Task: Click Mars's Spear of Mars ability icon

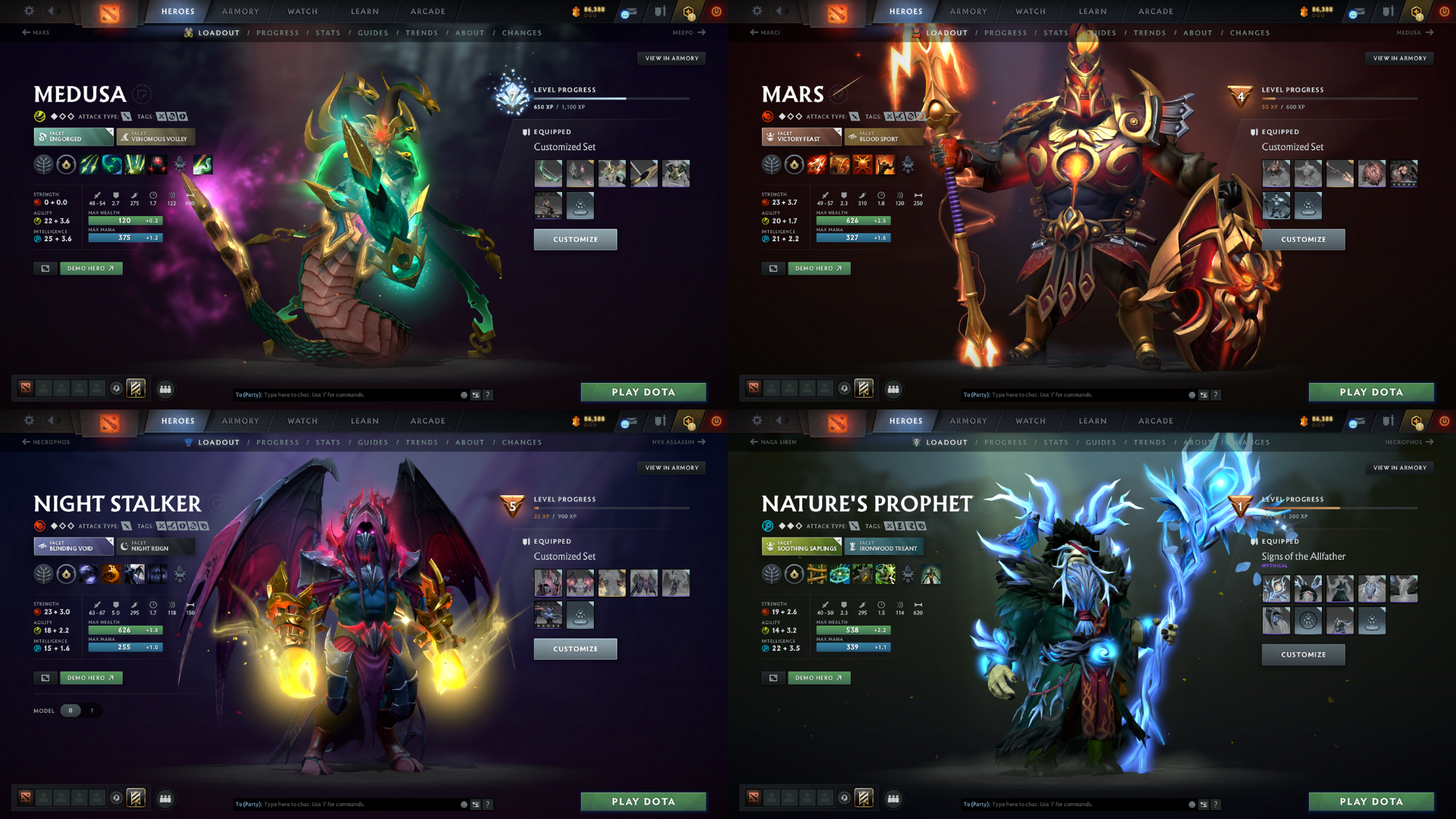Action: (x=817, y=165)
